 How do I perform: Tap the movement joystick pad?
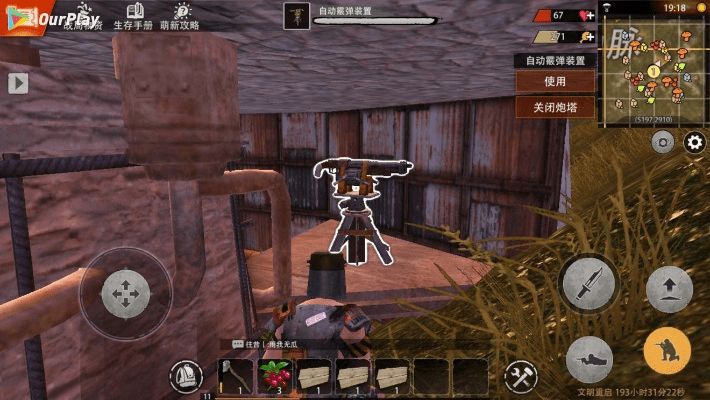(x=125, y=294)
